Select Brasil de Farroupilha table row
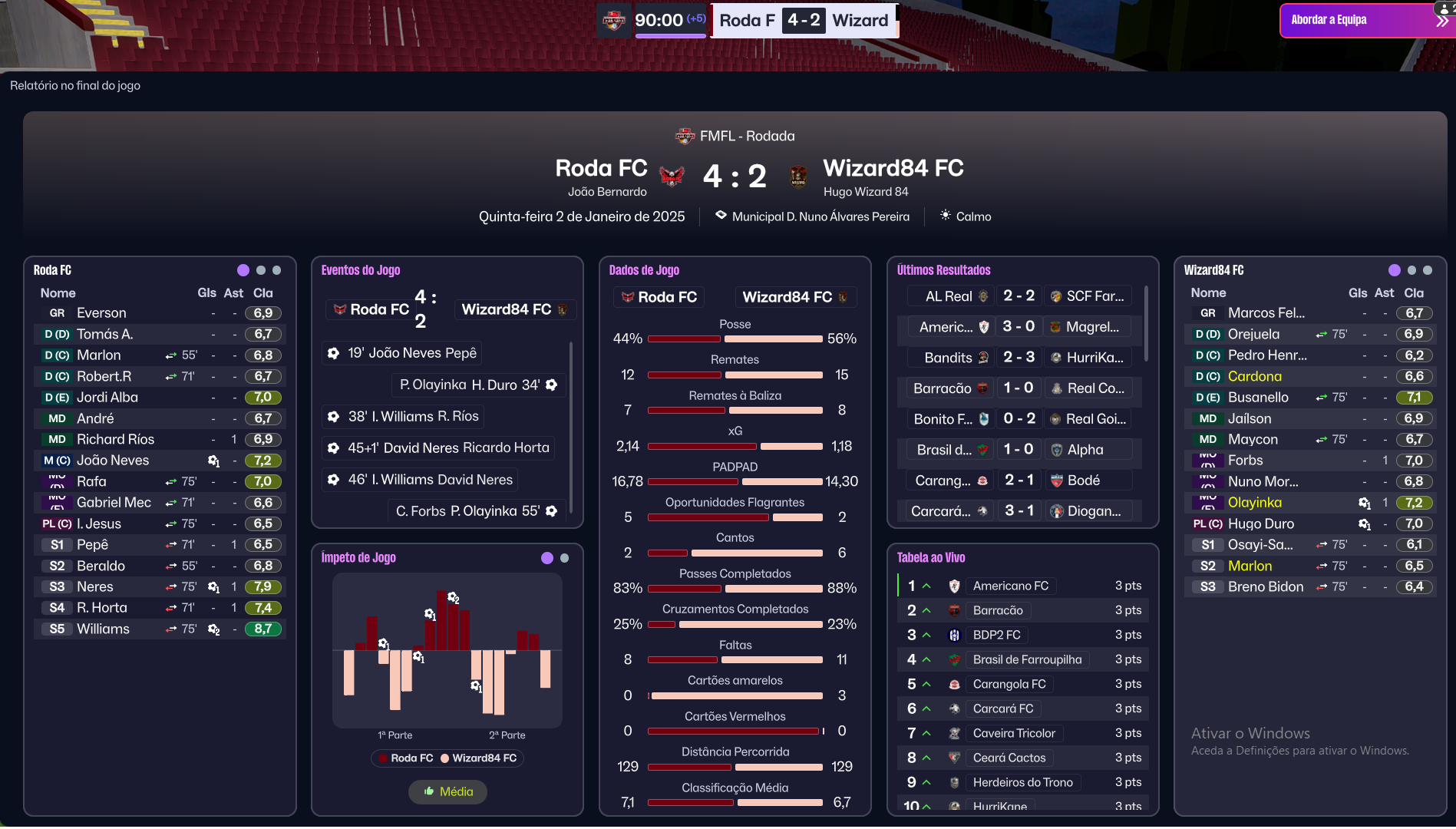 coord(1027,659)
